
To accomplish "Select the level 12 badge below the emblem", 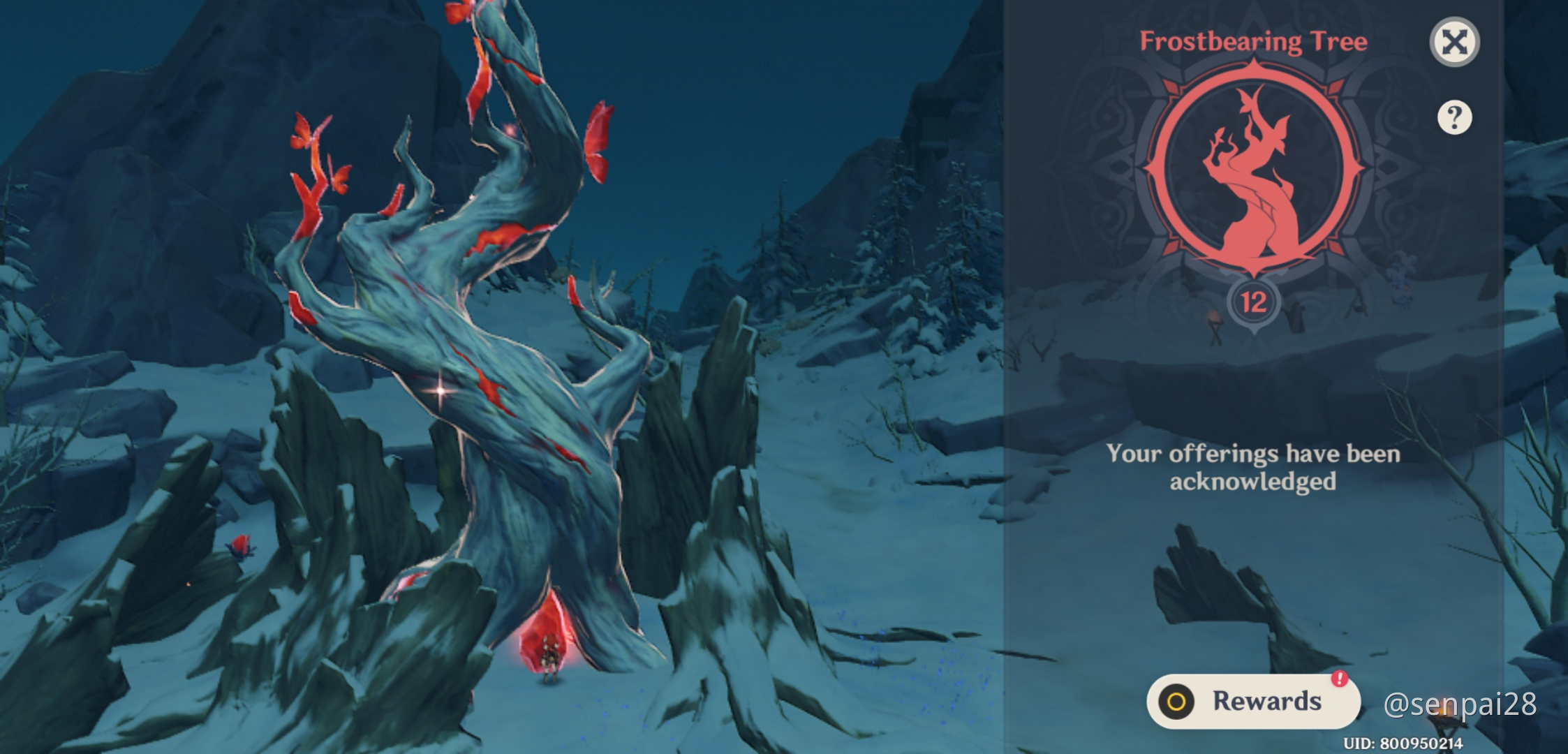I will [1252, 302].
